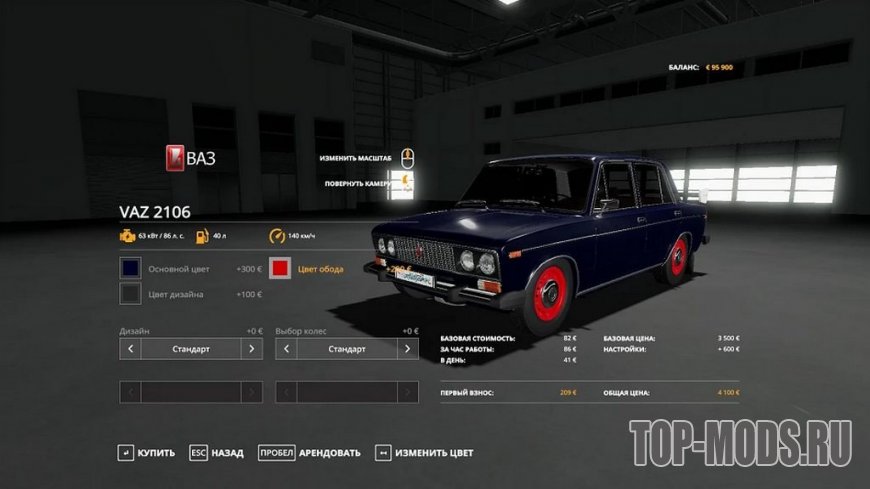Lease the car via the Арендовать button

pyautogui.click(x=309, y=453)
